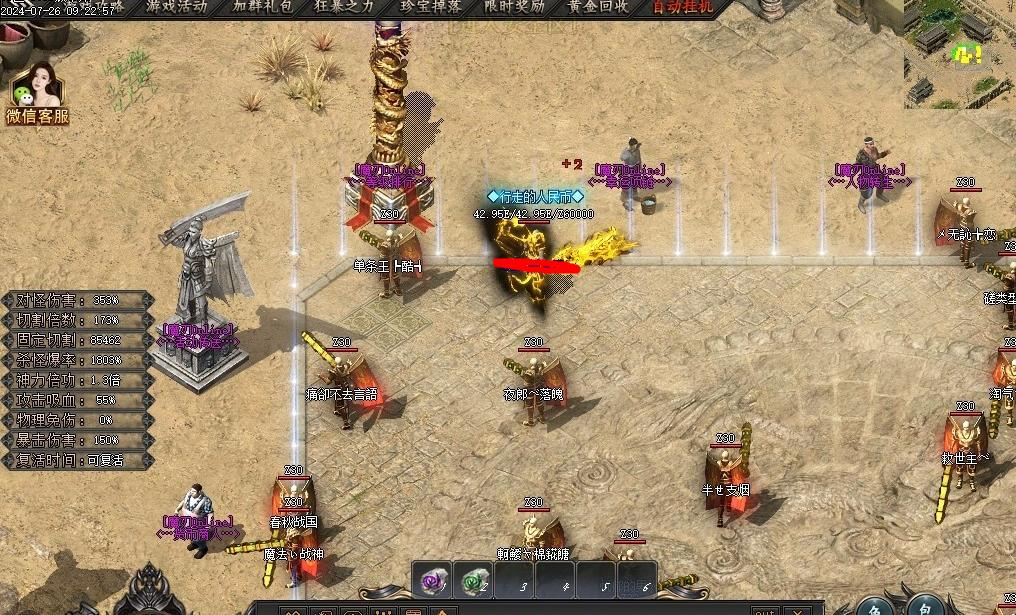Open the 限时奖励 rewards
Image resolution: width=1016 pixels, height=615 pixels.
(x=514, y=6)
